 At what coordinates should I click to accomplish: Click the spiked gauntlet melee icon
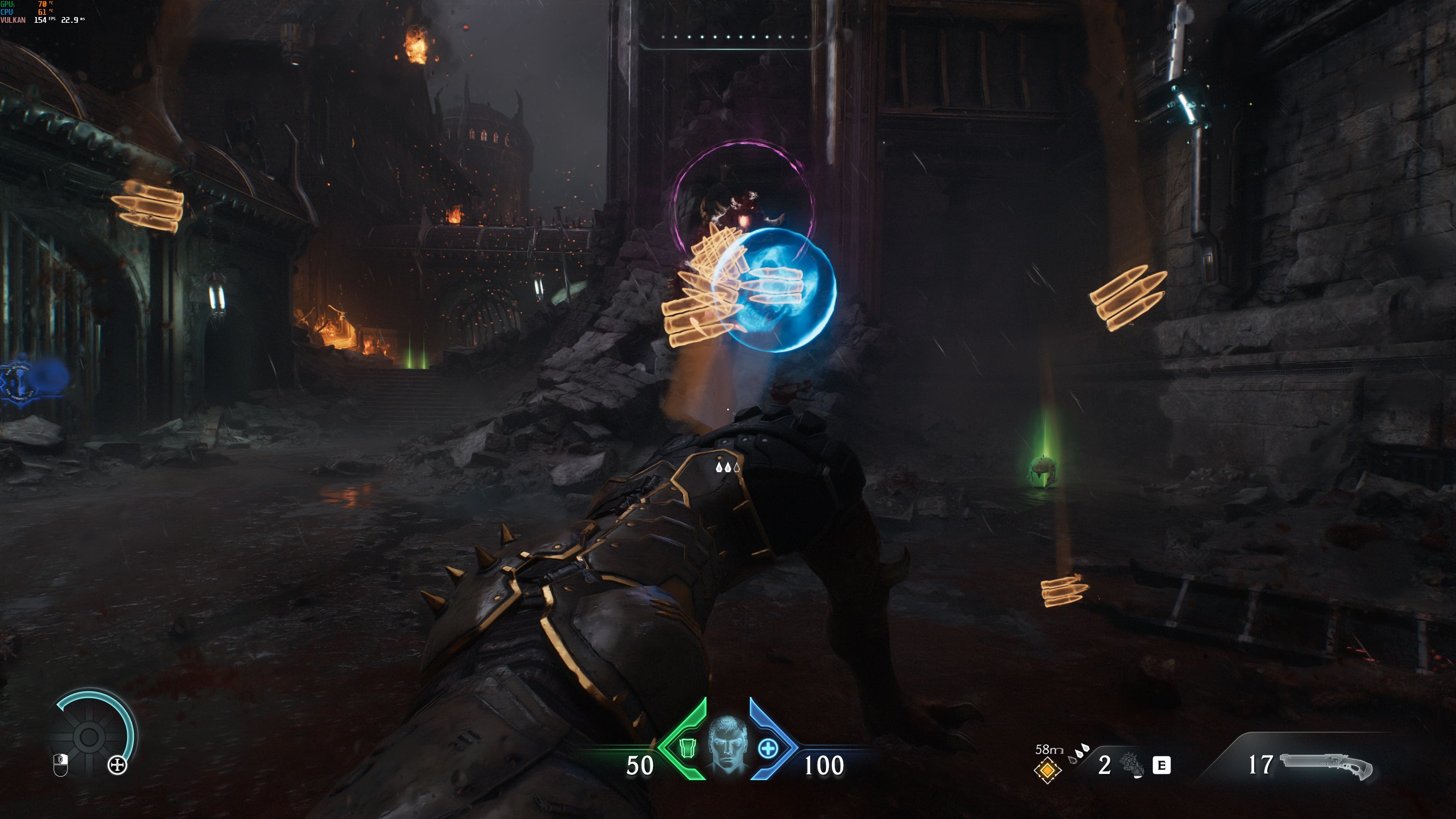1133,765
